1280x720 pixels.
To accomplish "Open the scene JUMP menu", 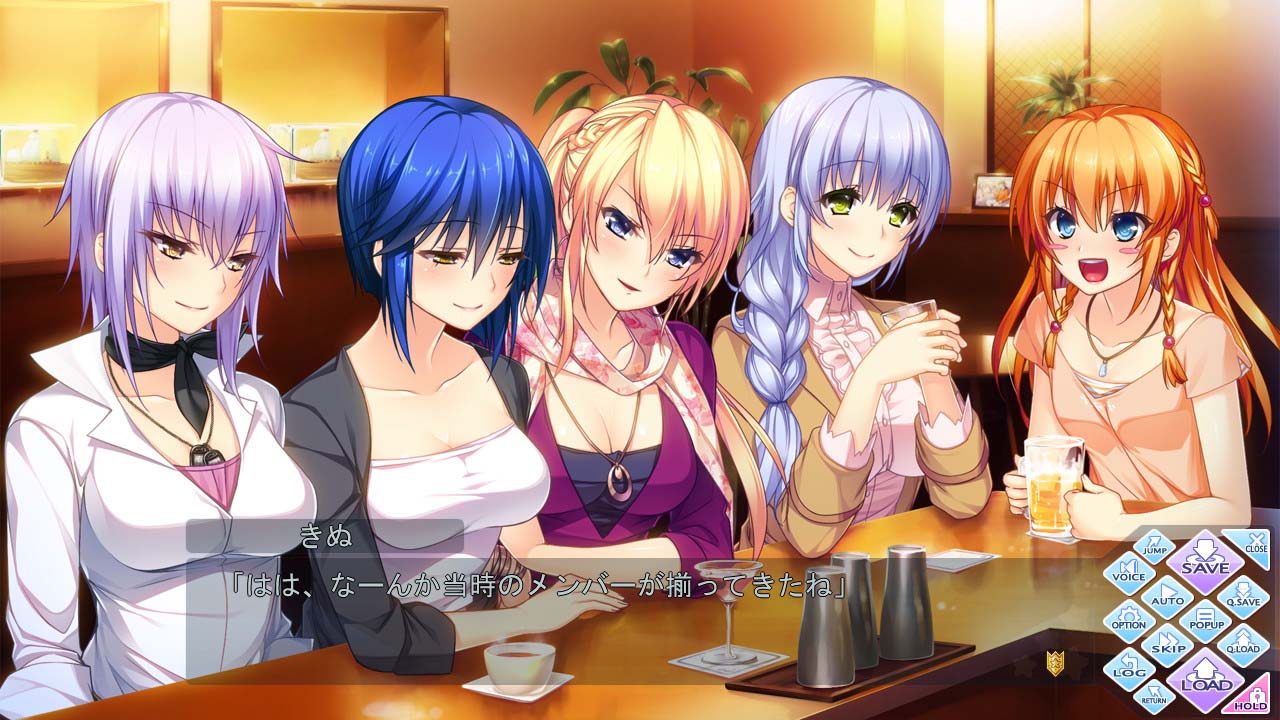I will pyautogui.click(x=1154, y=546).
